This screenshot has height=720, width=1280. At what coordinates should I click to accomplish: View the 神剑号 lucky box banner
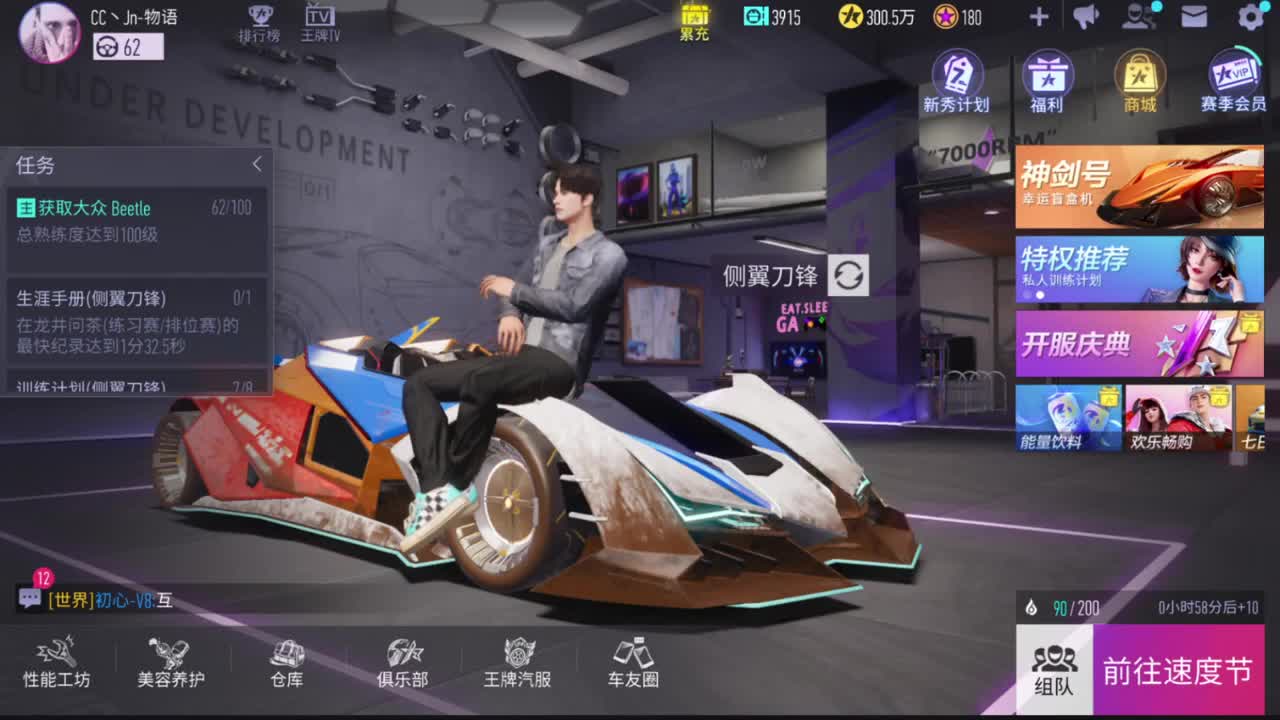click(x=1139, y=187)
